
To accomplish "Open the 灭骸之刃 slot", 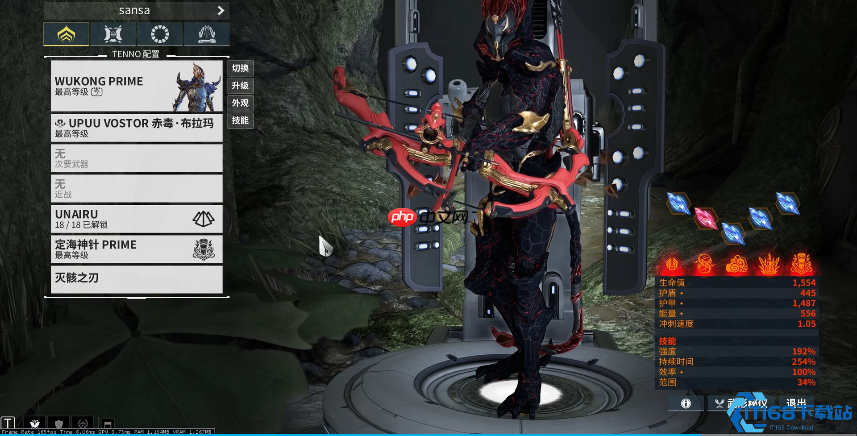I will [x=135, y=277].
